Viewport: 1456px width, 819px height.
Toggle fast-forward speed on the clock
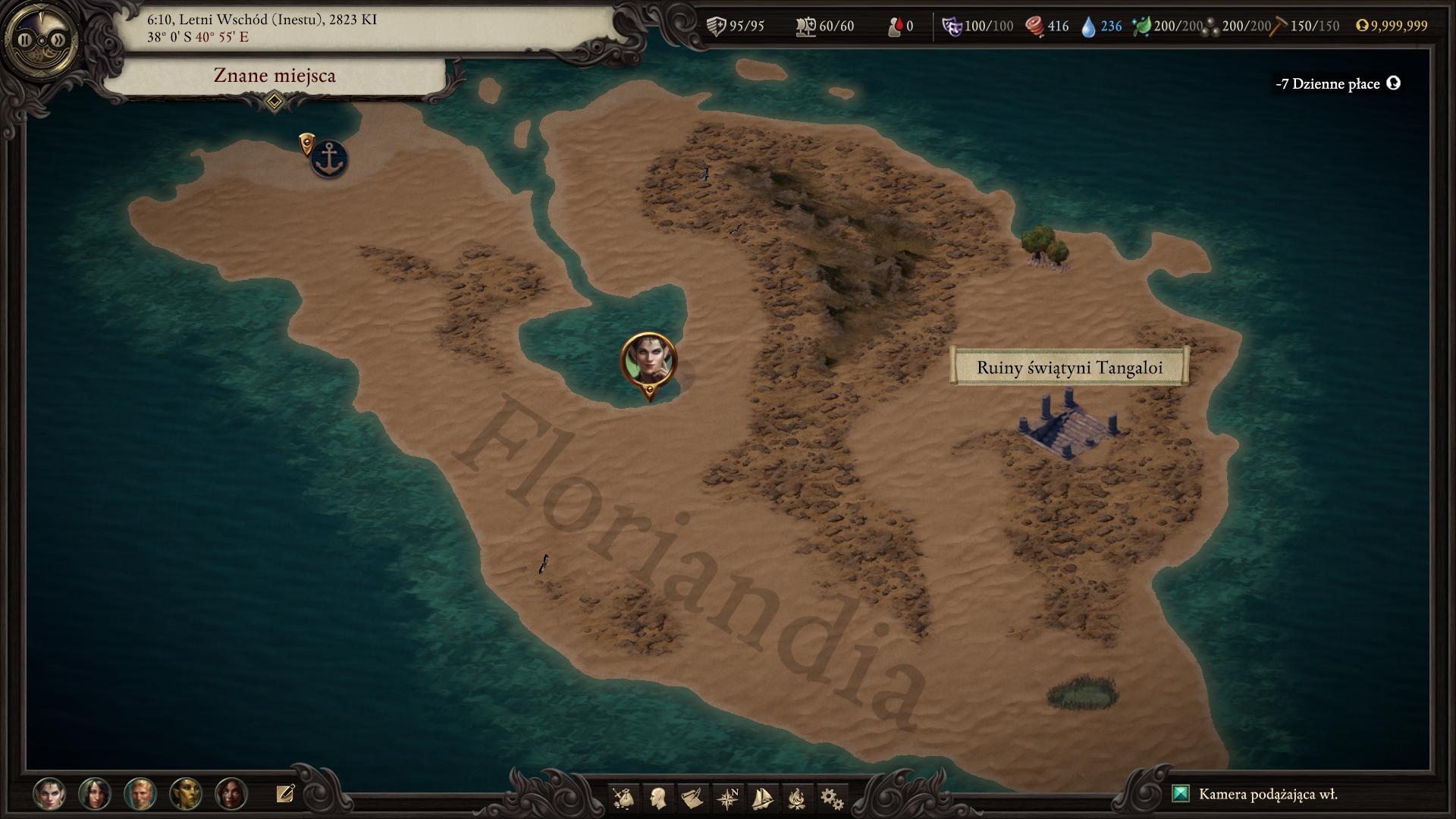pos(58,40)
